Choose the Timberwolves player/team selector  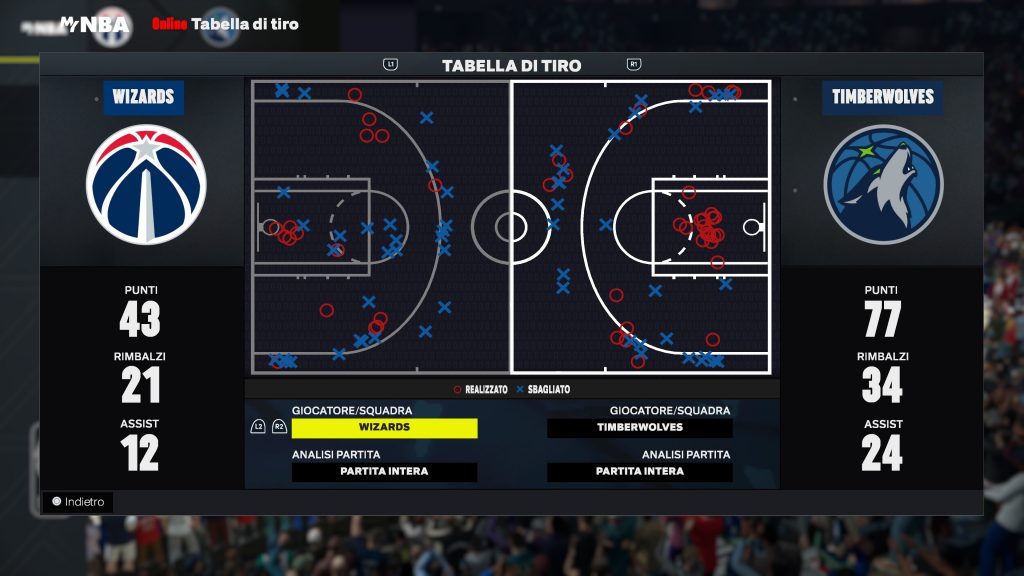640,427
